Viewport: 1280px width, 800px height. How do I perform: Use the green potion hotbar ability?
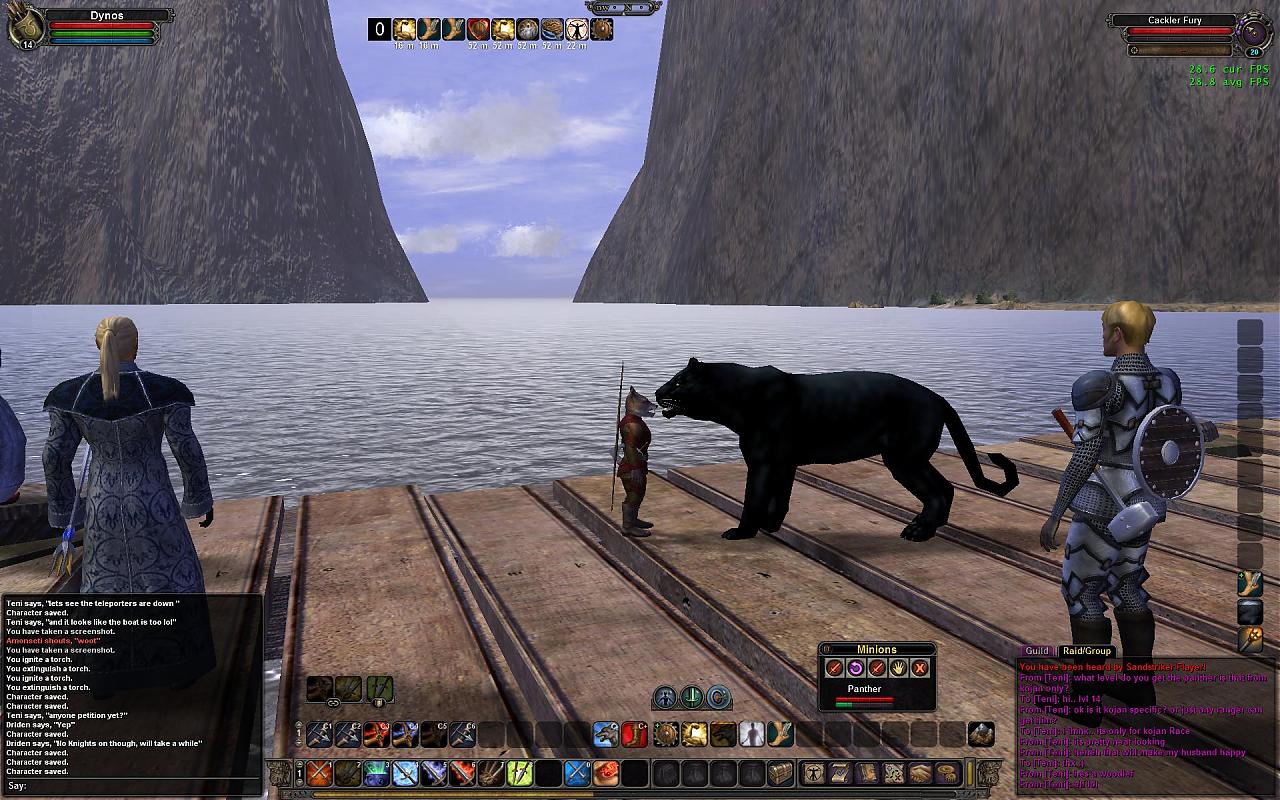tap(375, 773)
